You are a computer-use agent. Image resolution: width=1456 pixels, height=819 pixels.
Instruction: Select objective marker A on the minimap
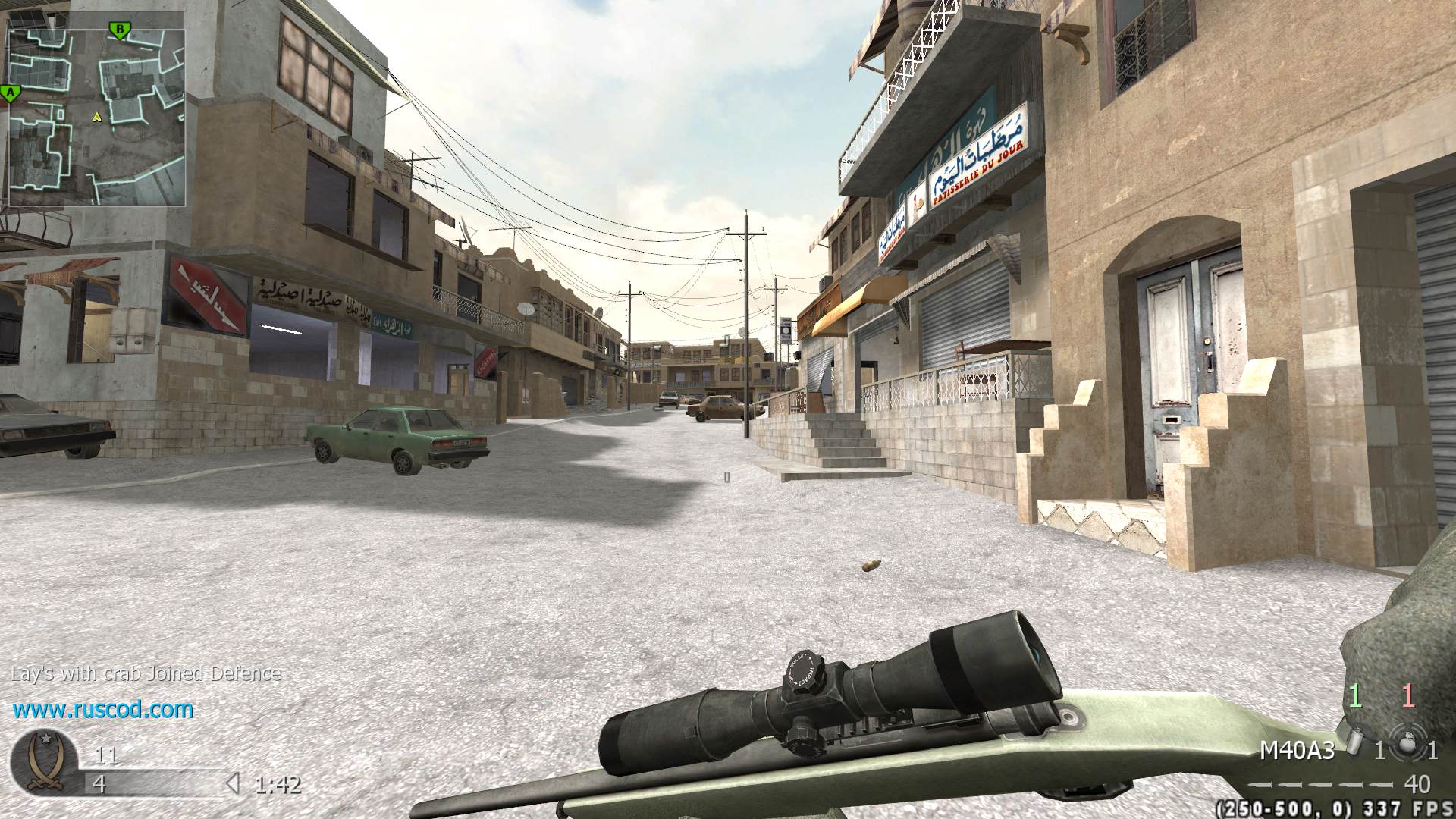click(11, 93)
